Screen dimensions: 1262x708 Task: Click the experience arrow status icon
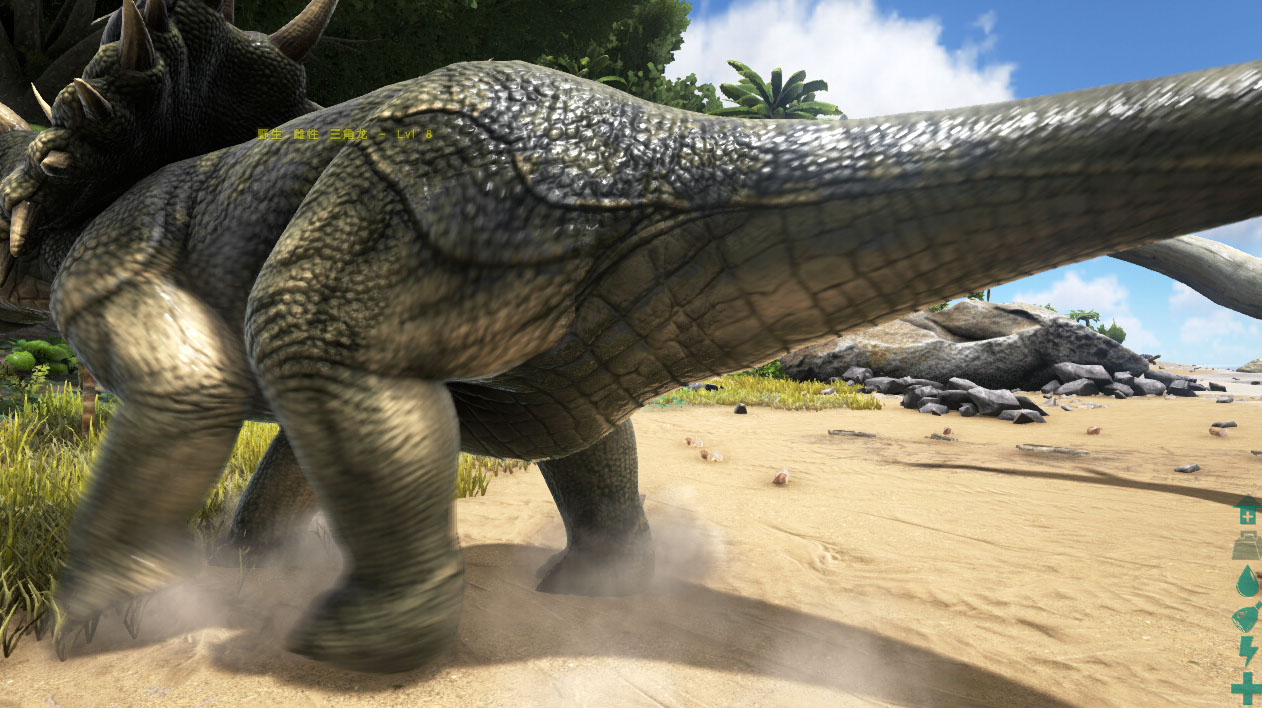coord(1246,510)
